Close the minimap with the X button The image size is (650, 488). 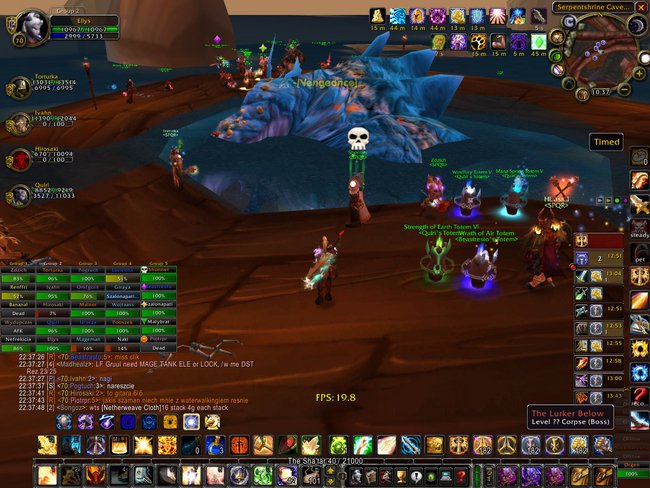[x=639, y=6]
